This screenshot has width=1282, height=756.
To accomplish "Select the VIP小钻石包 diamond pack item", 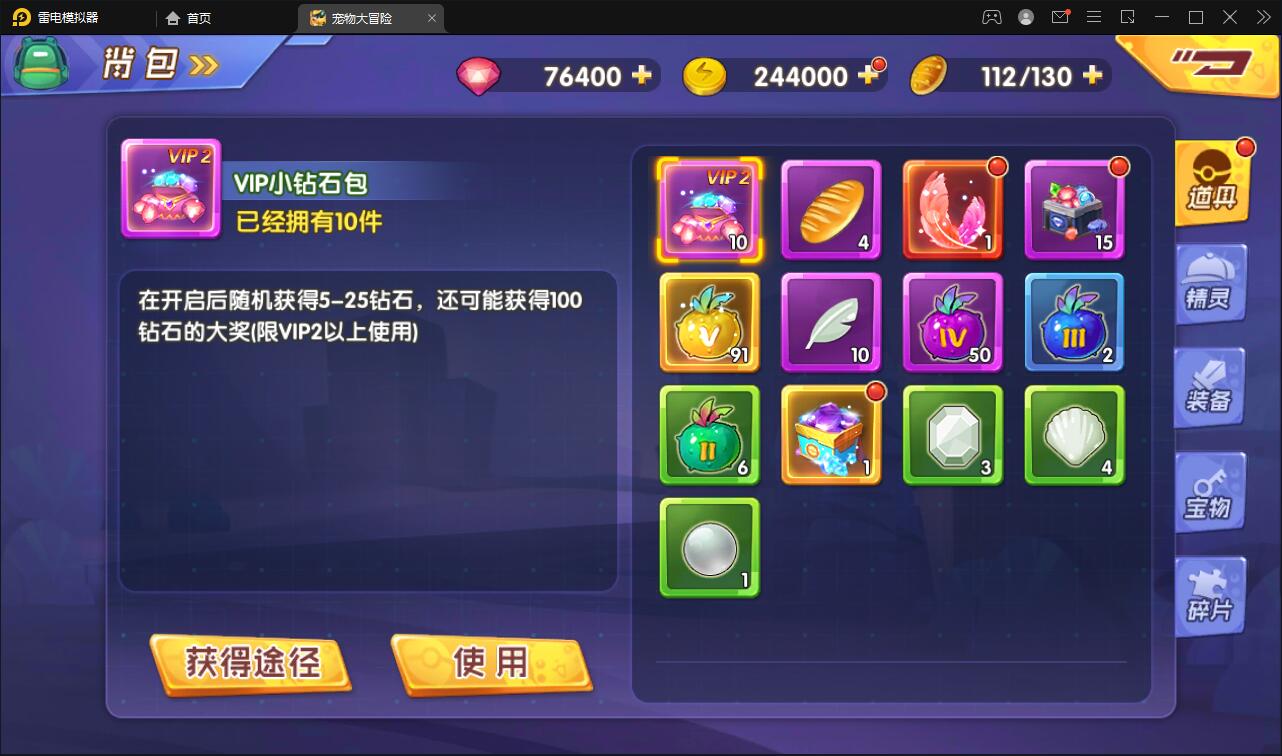I will pos(709,209).
